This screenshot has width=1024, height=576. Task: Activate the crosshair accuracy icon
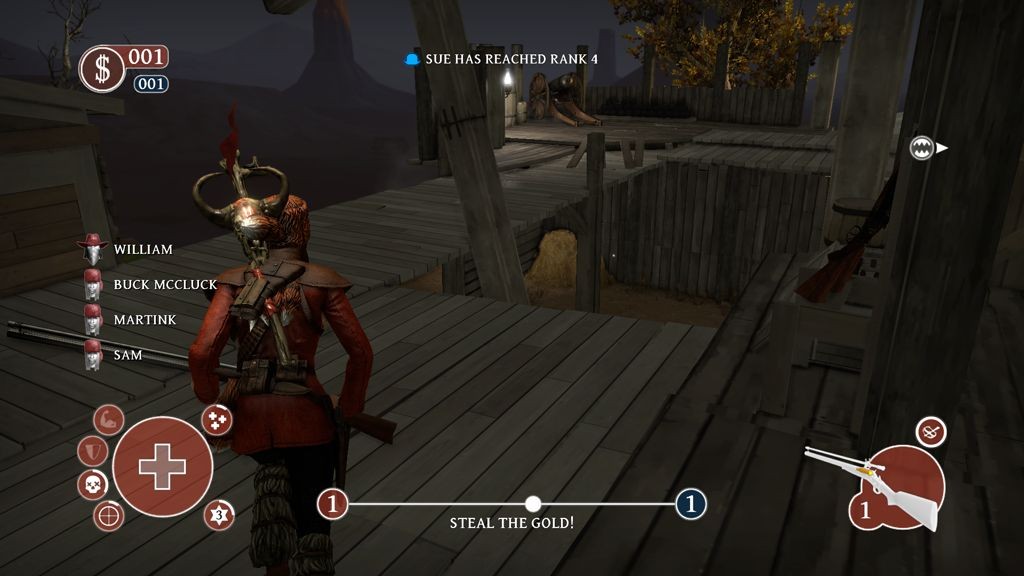(109, 516)
